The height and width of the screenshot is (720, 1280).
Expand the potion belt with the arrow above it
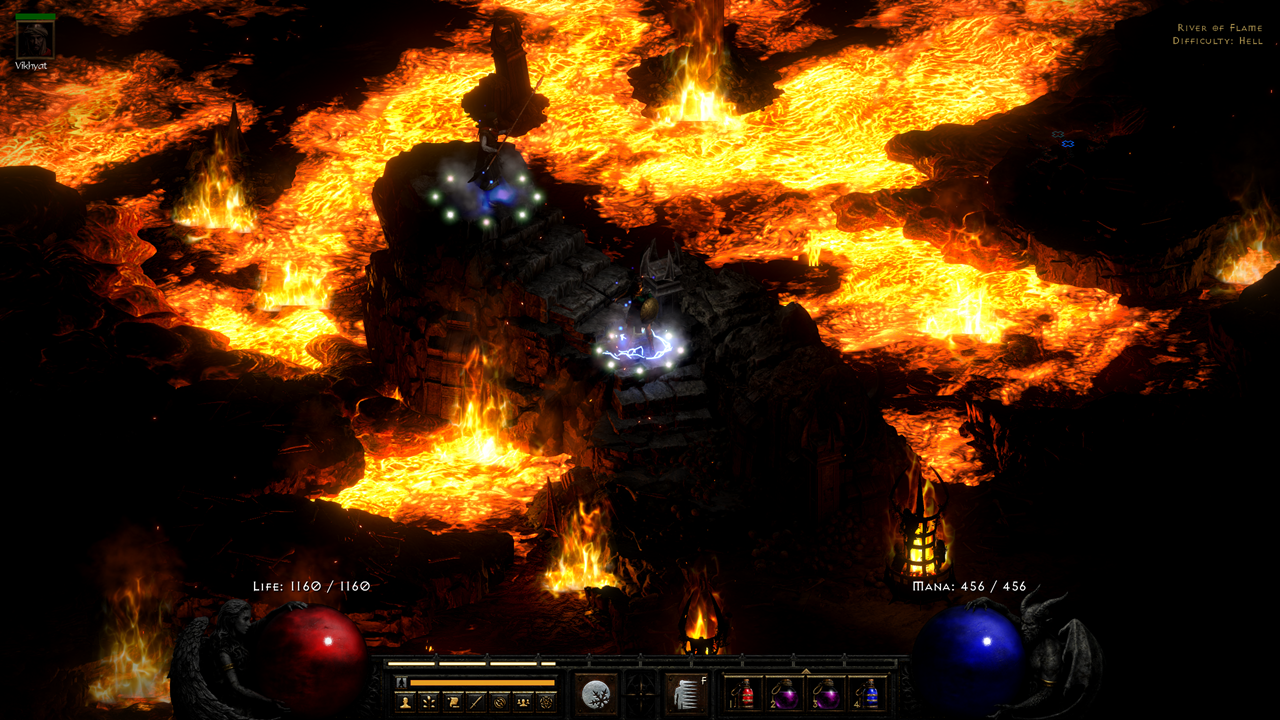808,673
